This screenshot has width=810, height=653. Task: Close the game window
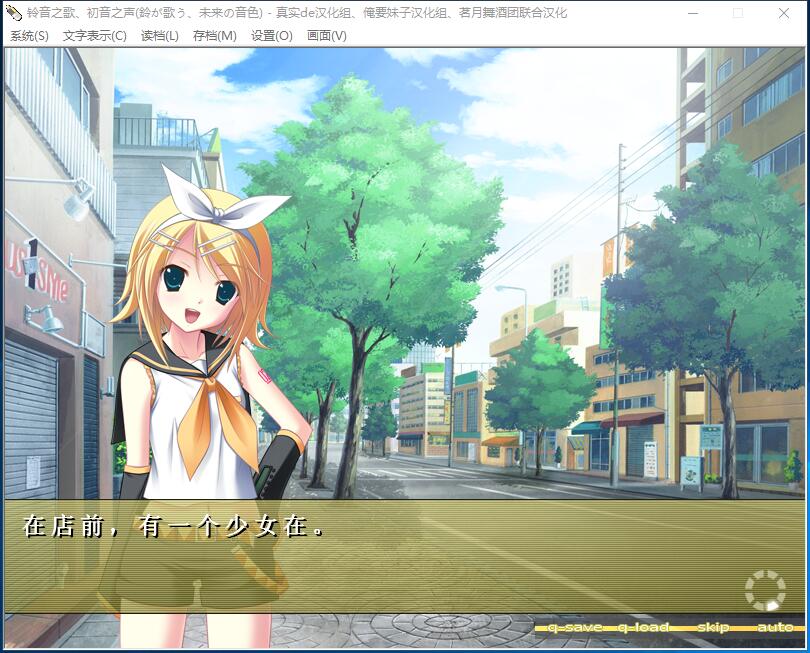[x=784, y=13]
